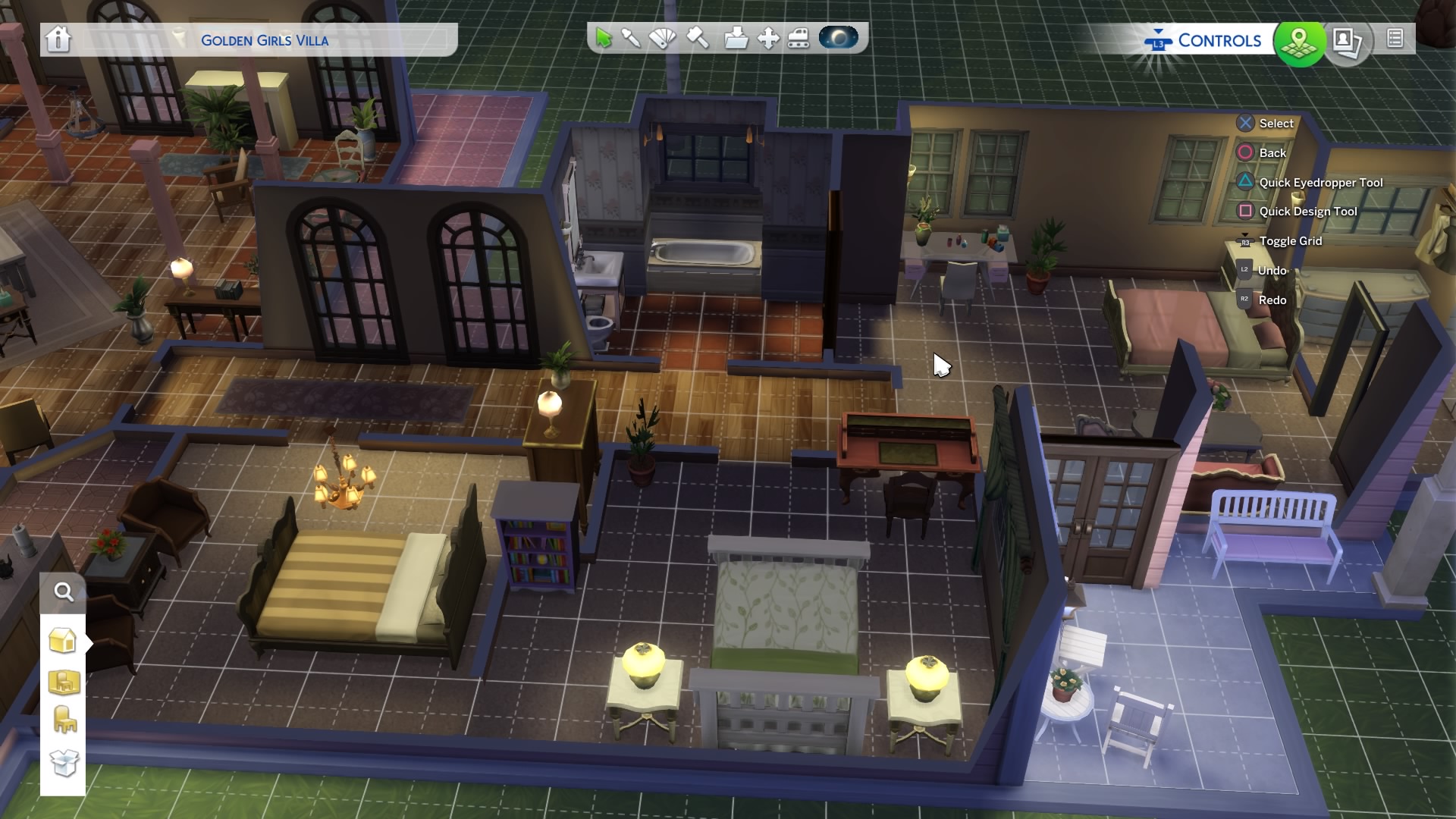1456x819 pixels.
Task: Click the Golden Girls Villa lot name
Action: point(265,41)
